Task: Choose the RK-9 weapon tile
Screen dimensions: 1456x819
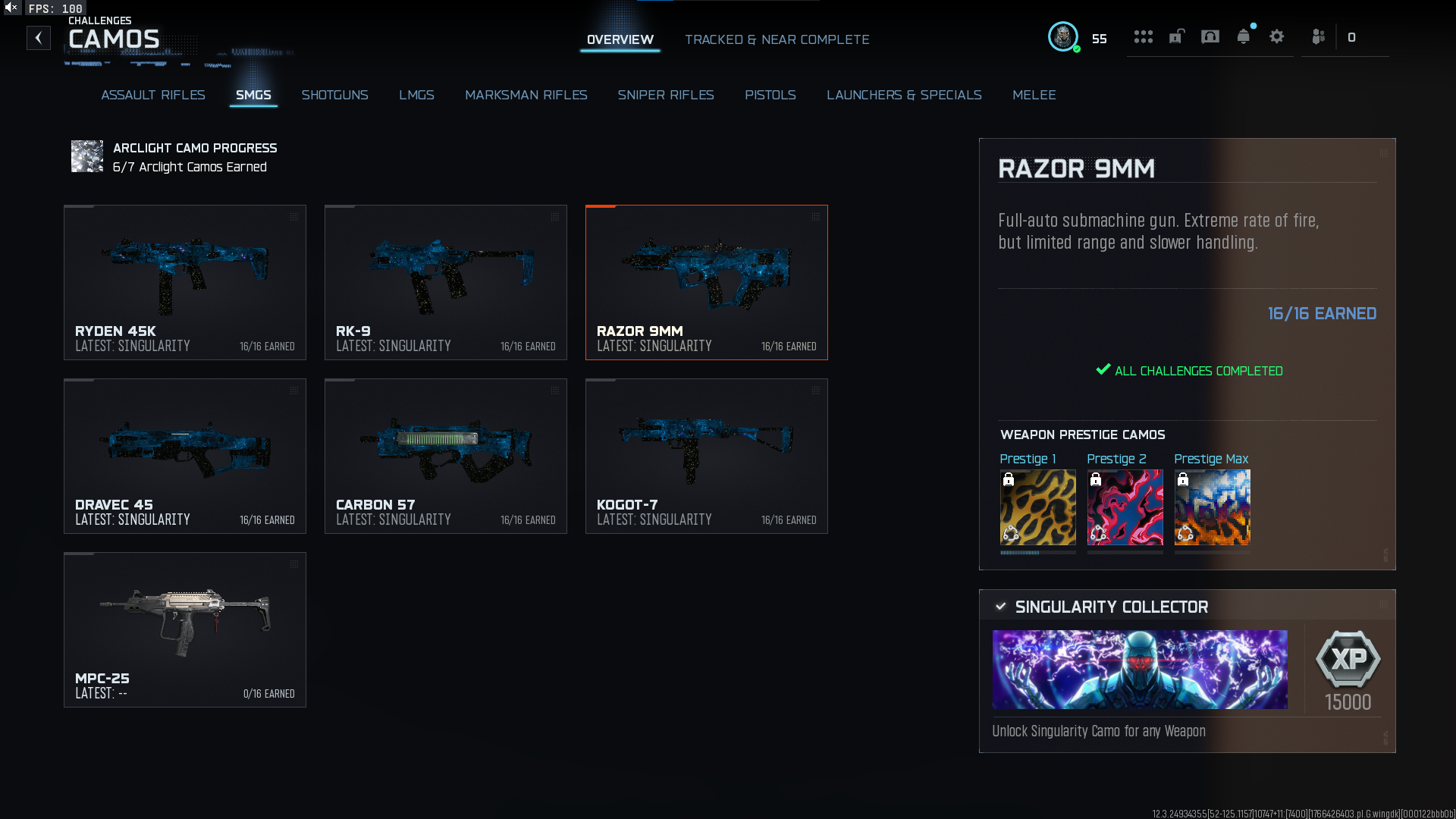Action: 446,282
